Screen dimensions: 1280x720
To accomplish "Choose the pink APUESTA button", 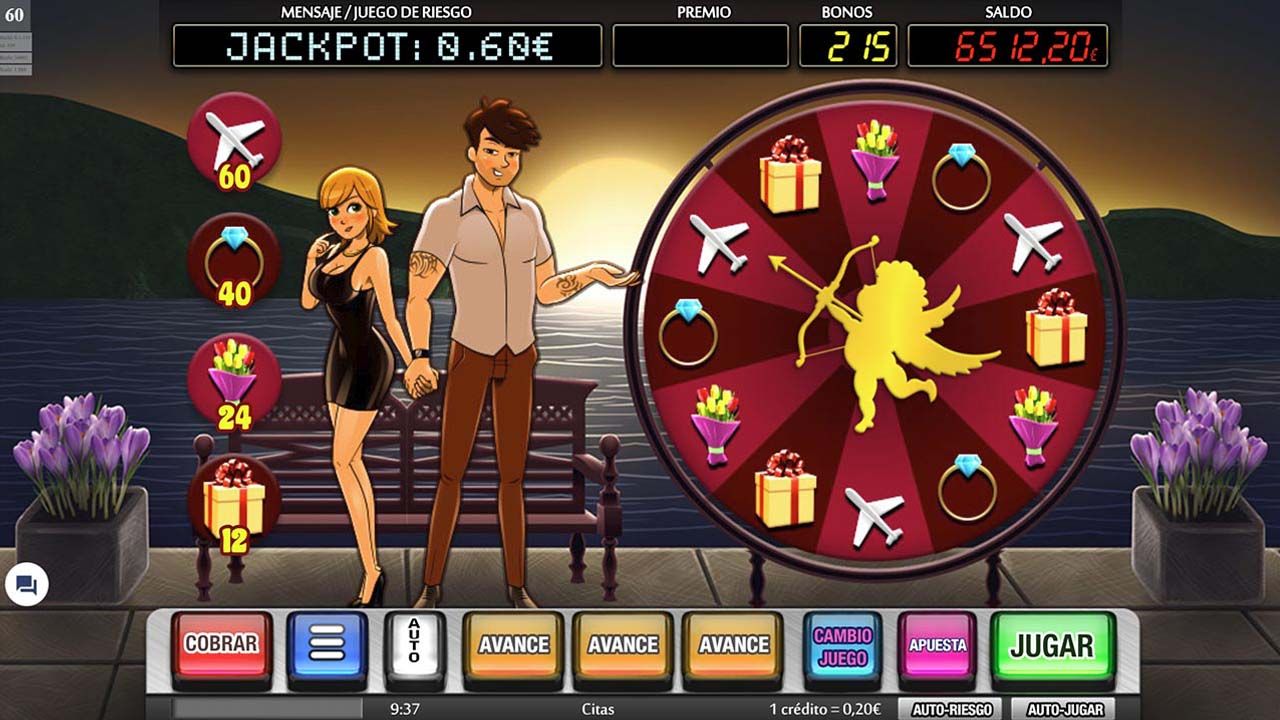I will click(x=937, y=646).
